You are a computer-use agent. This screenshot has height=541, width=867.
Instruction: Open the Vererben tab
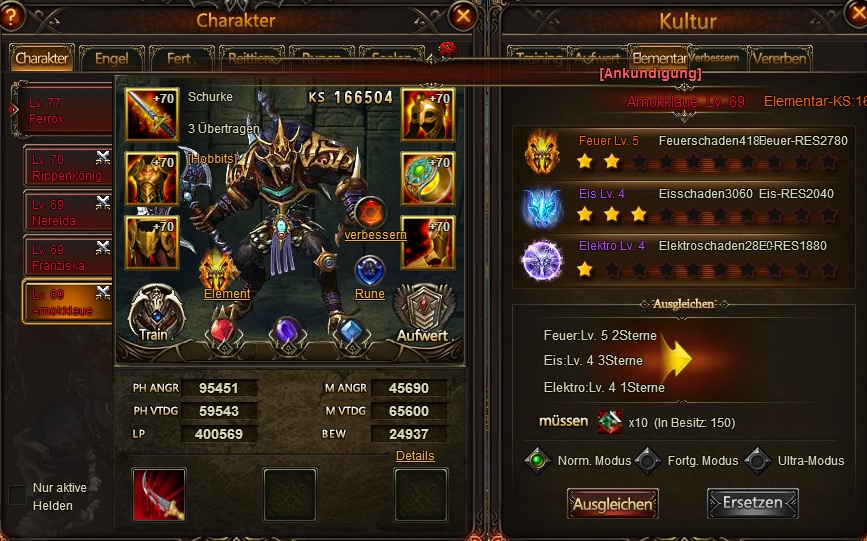(x=779, y=58)
